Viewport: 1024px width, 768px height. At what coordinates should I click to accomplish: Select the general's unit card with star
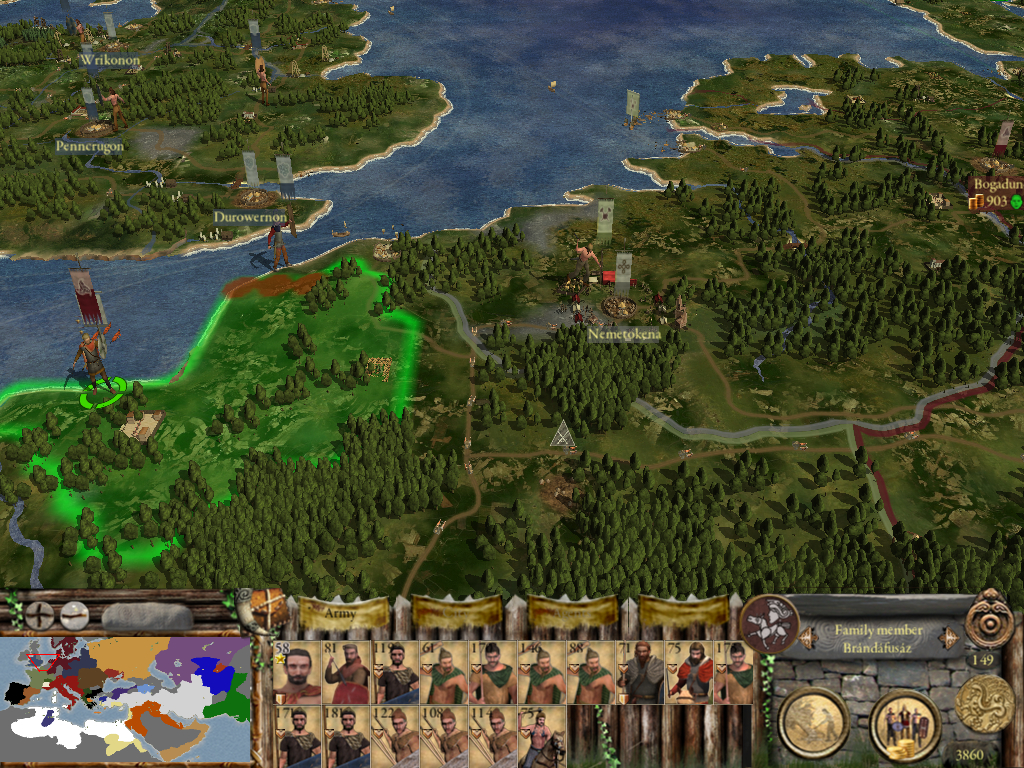(296, 672)
